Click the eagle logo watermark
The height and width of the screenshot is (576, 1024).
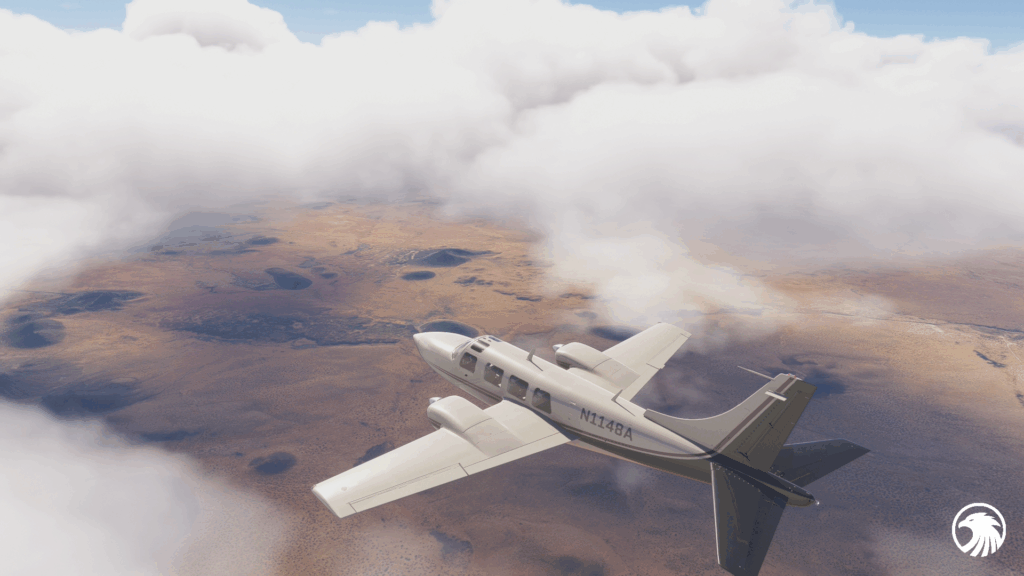point(978,529)
